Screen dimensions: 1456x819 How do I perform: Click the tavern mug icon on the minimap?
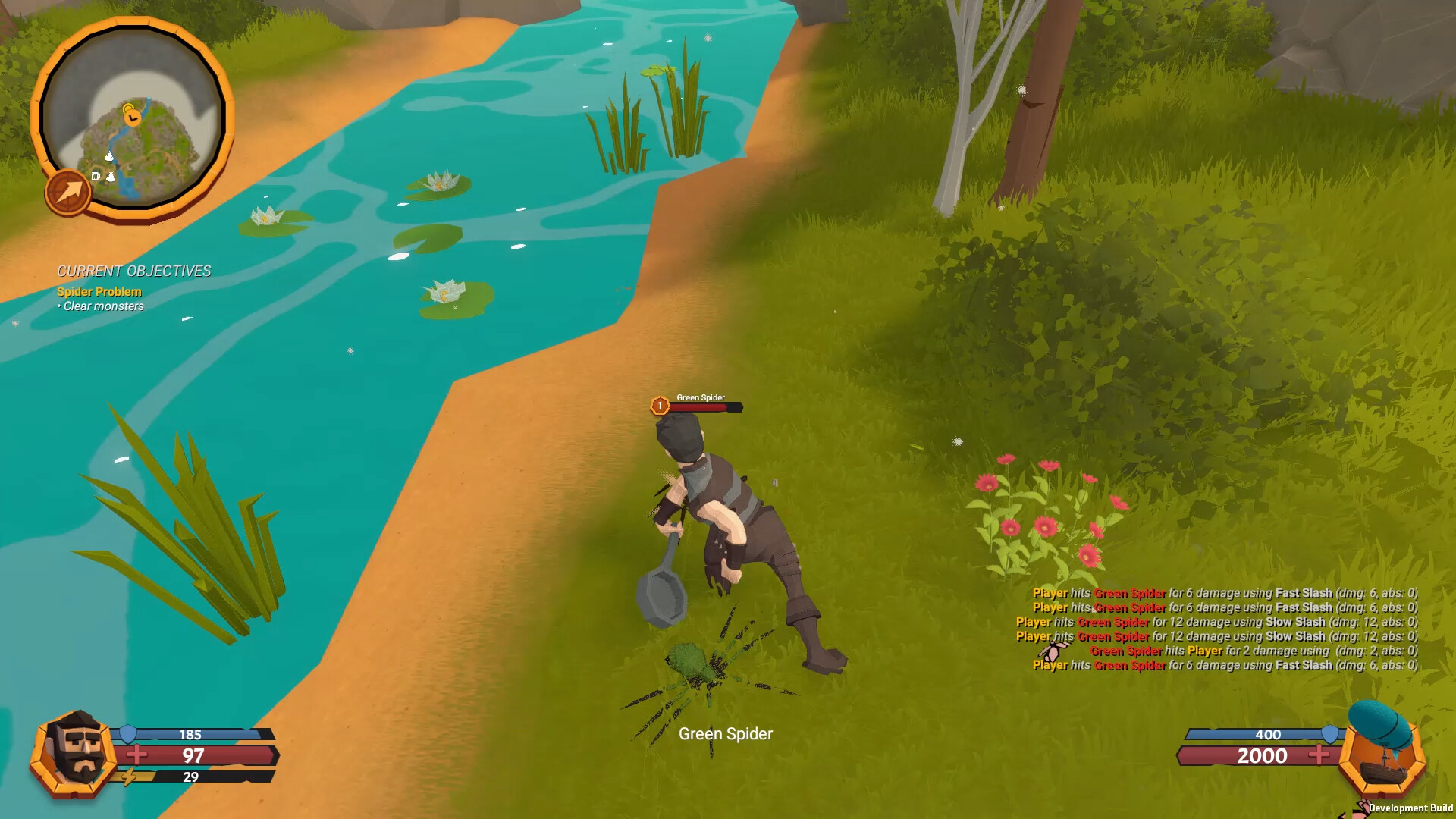[x=96, y=177]
